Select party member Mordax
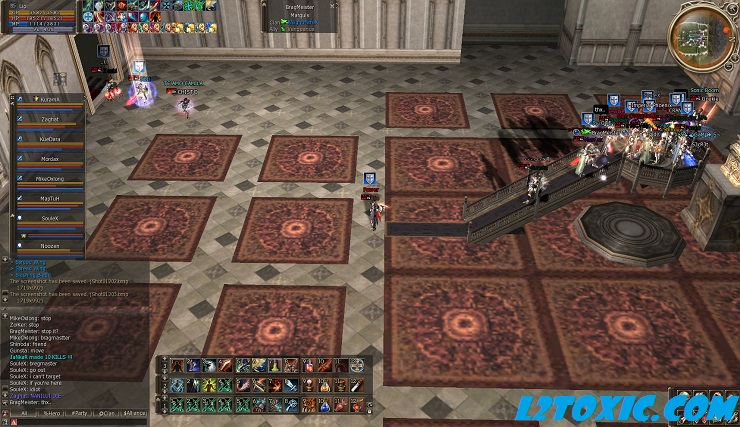This screenshot has height=427, width=740. tap(49, 158)
